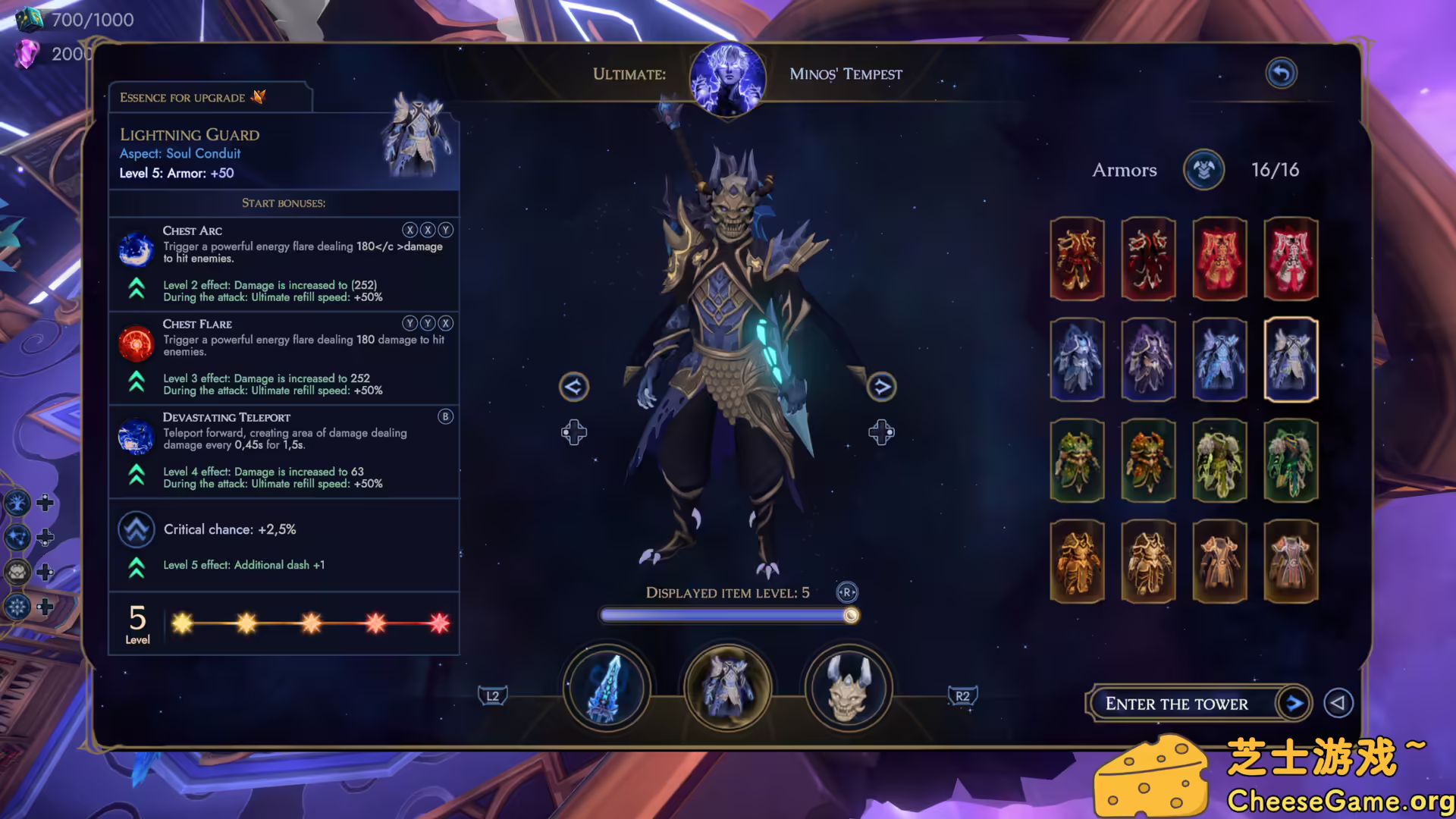Screen dimensions: 1456x819
Task: Click the Chest Arc ability icon
Action: 136,249
